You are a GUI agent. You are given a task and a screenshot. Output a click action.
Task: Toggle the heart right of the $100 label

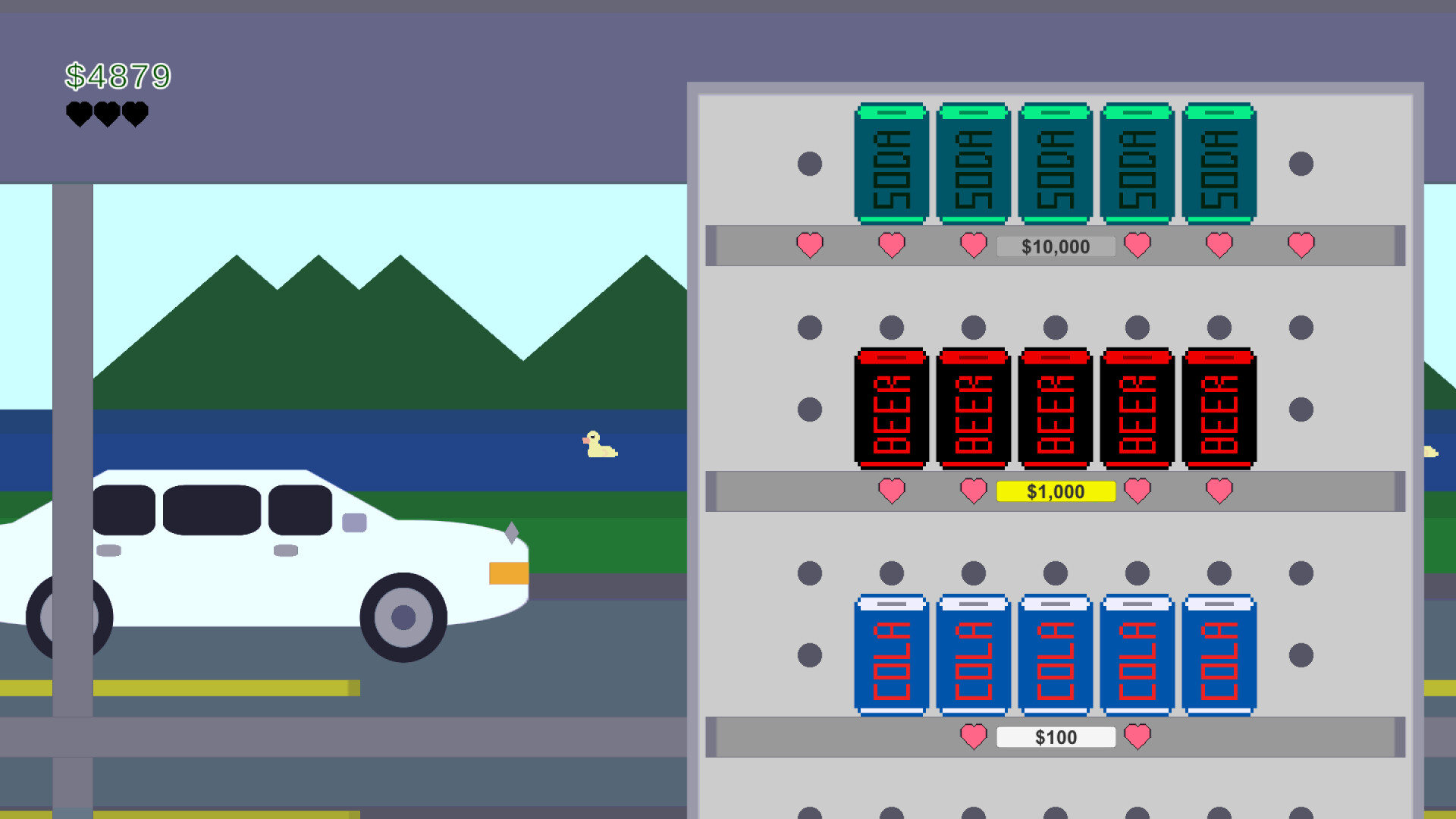click(1137, 736)
